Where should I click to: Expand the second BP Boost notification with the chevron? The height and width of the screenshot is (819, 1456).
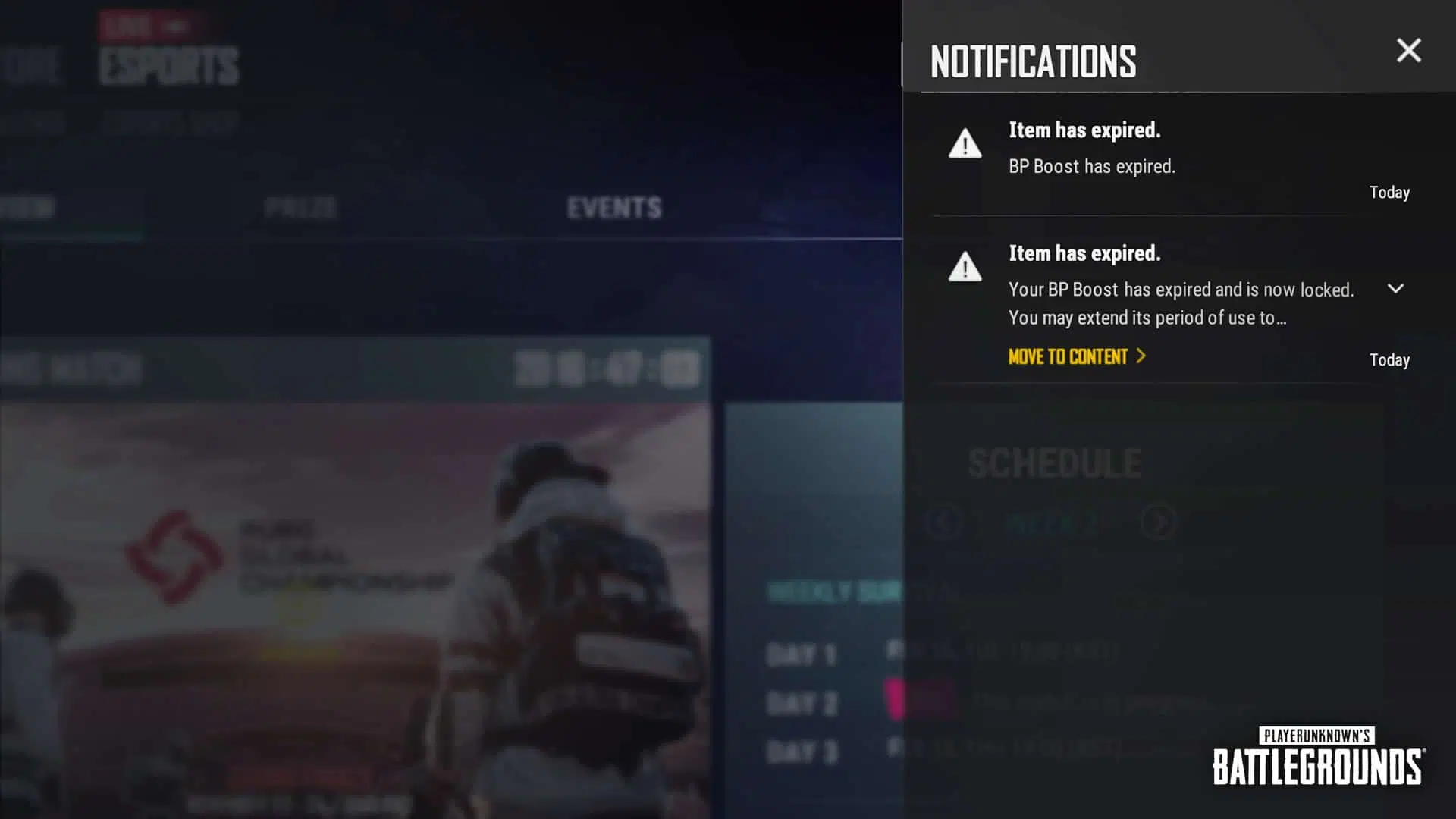(x=1396, y=289)
